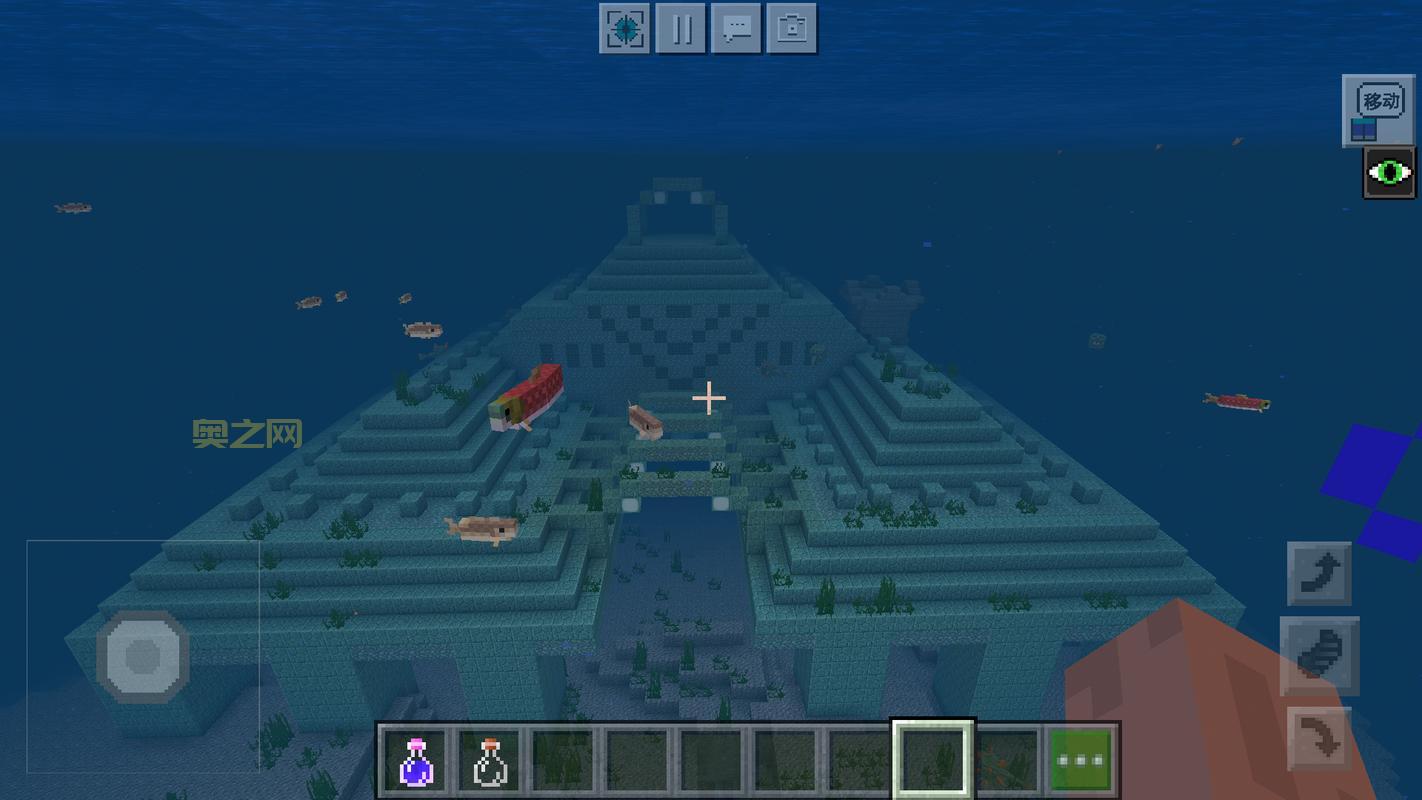
Task: Pause the game
Action: 681,28
